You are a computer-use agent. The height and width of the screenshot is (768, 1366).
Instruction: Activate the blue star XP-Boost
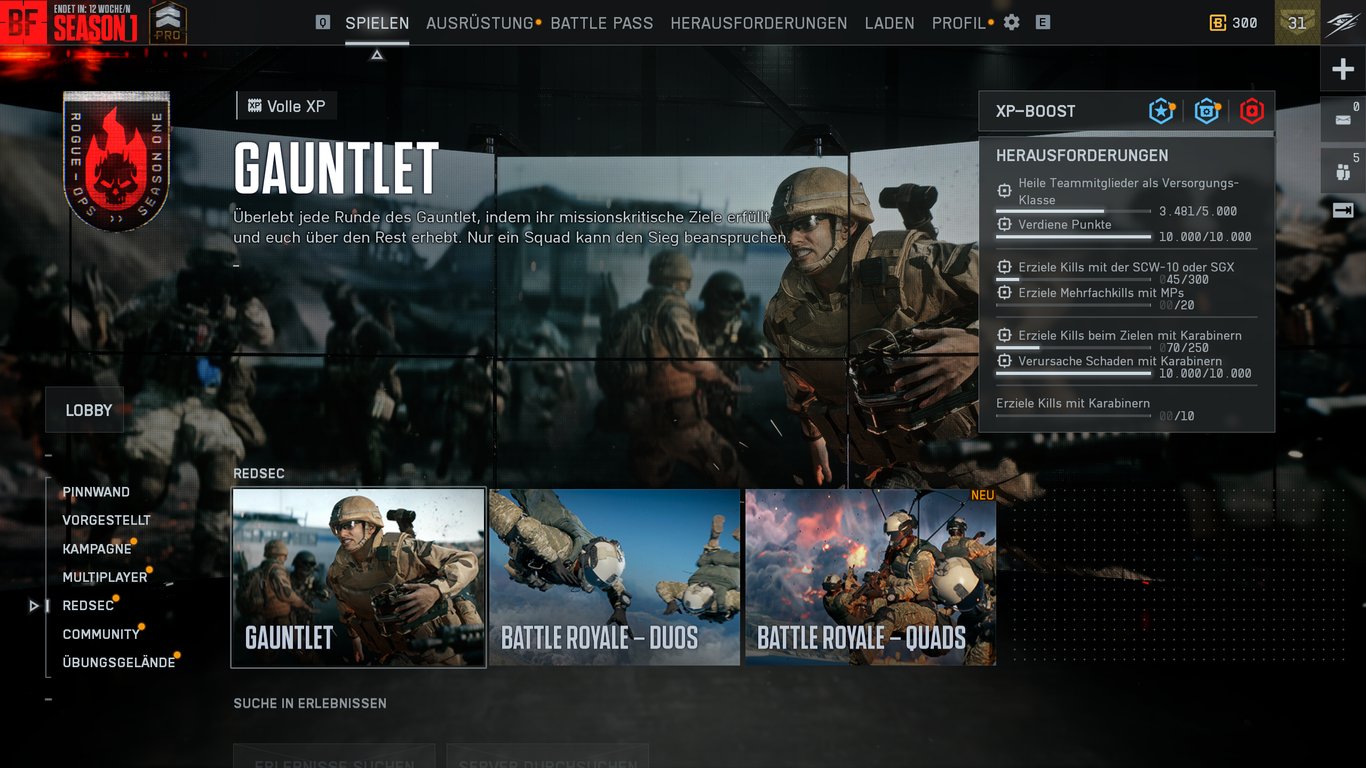[1160, 111]
